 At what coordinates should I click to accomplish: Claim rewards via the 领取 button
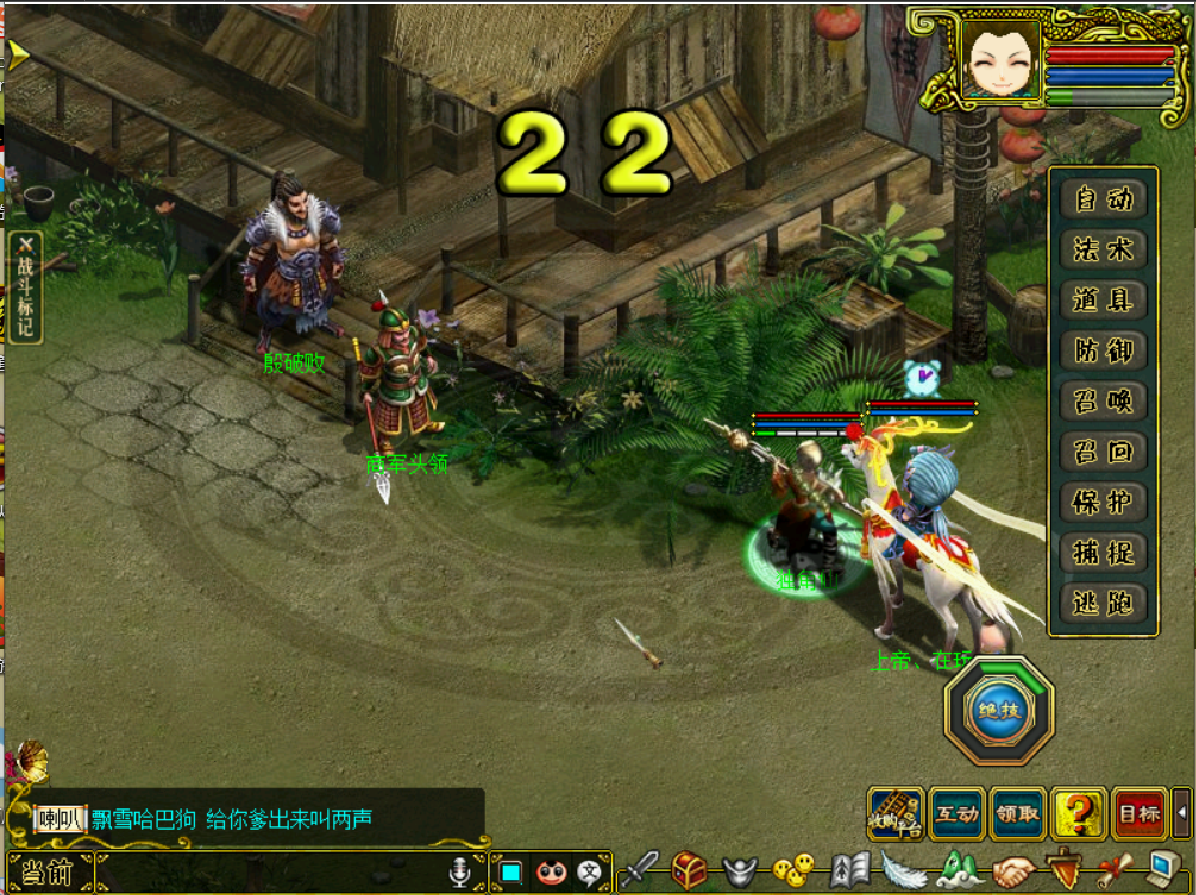1017,814
